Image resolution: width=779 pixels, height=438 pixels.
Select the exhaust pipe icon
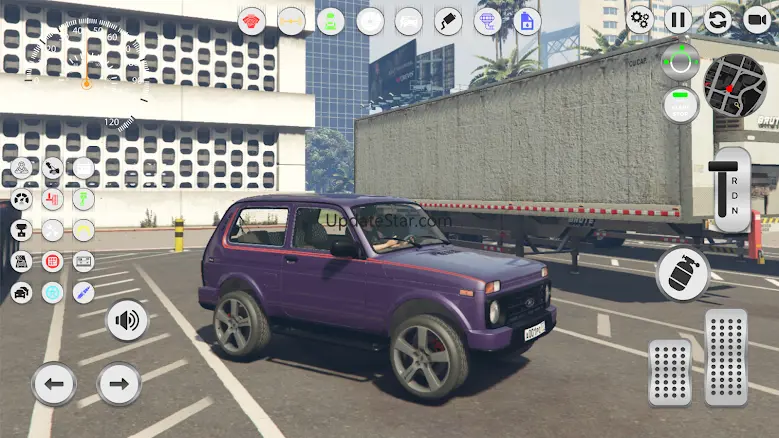pyautogui.click(x=448, y=21)
